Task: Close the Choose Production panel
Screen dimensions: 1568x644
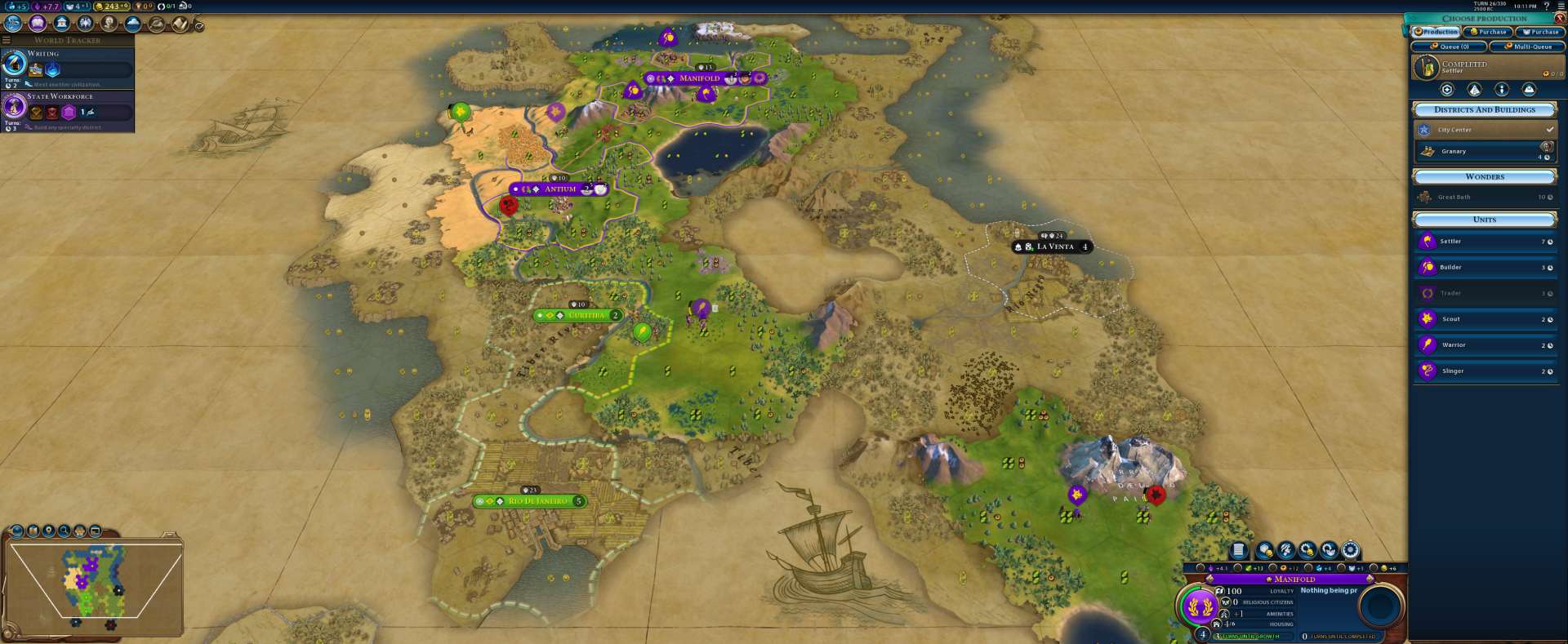Action: 1560,18
